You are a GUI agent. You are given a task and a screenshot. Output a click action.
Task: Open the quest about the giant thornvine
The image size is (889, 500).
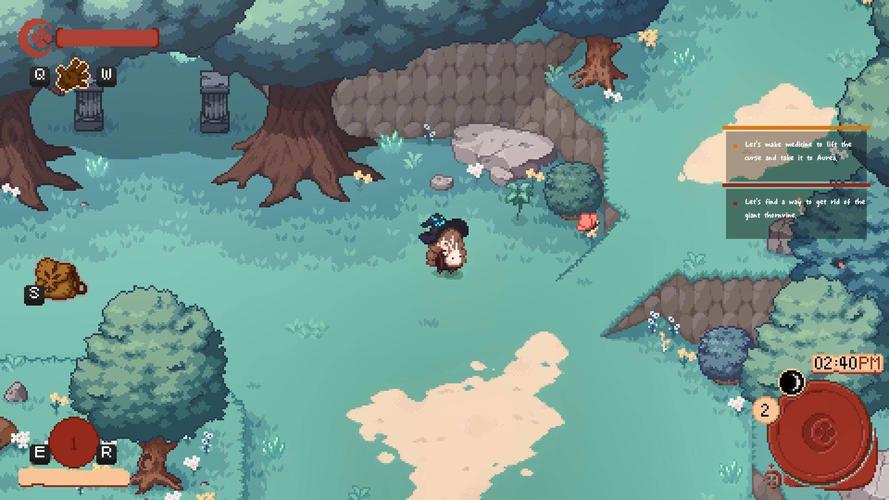click(796, 210)
